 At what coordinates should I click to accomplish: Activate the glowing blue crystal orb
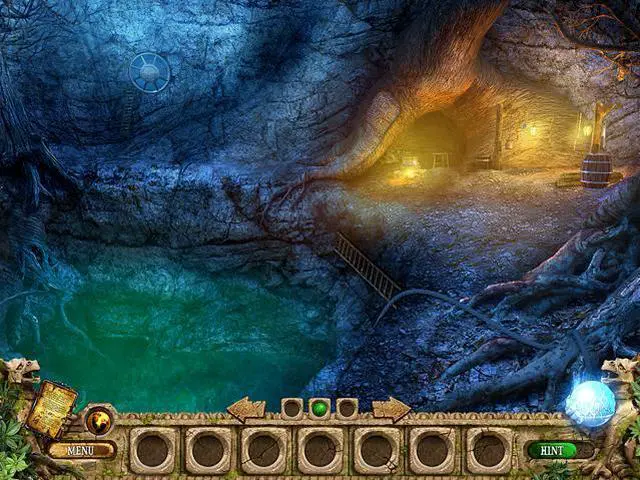click(588, 404)
